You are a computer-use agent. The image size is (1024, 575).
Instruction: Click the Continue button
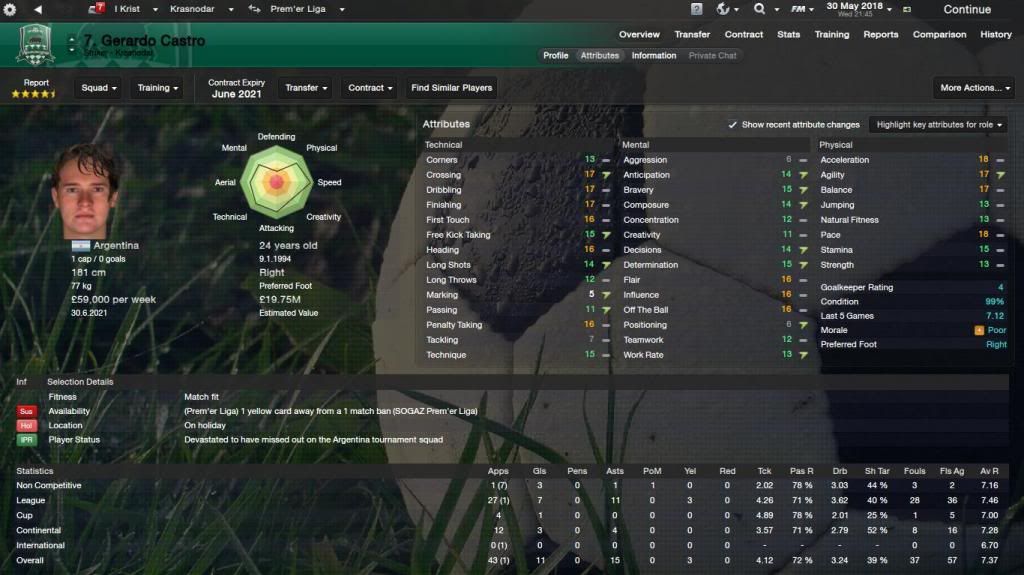966,10
